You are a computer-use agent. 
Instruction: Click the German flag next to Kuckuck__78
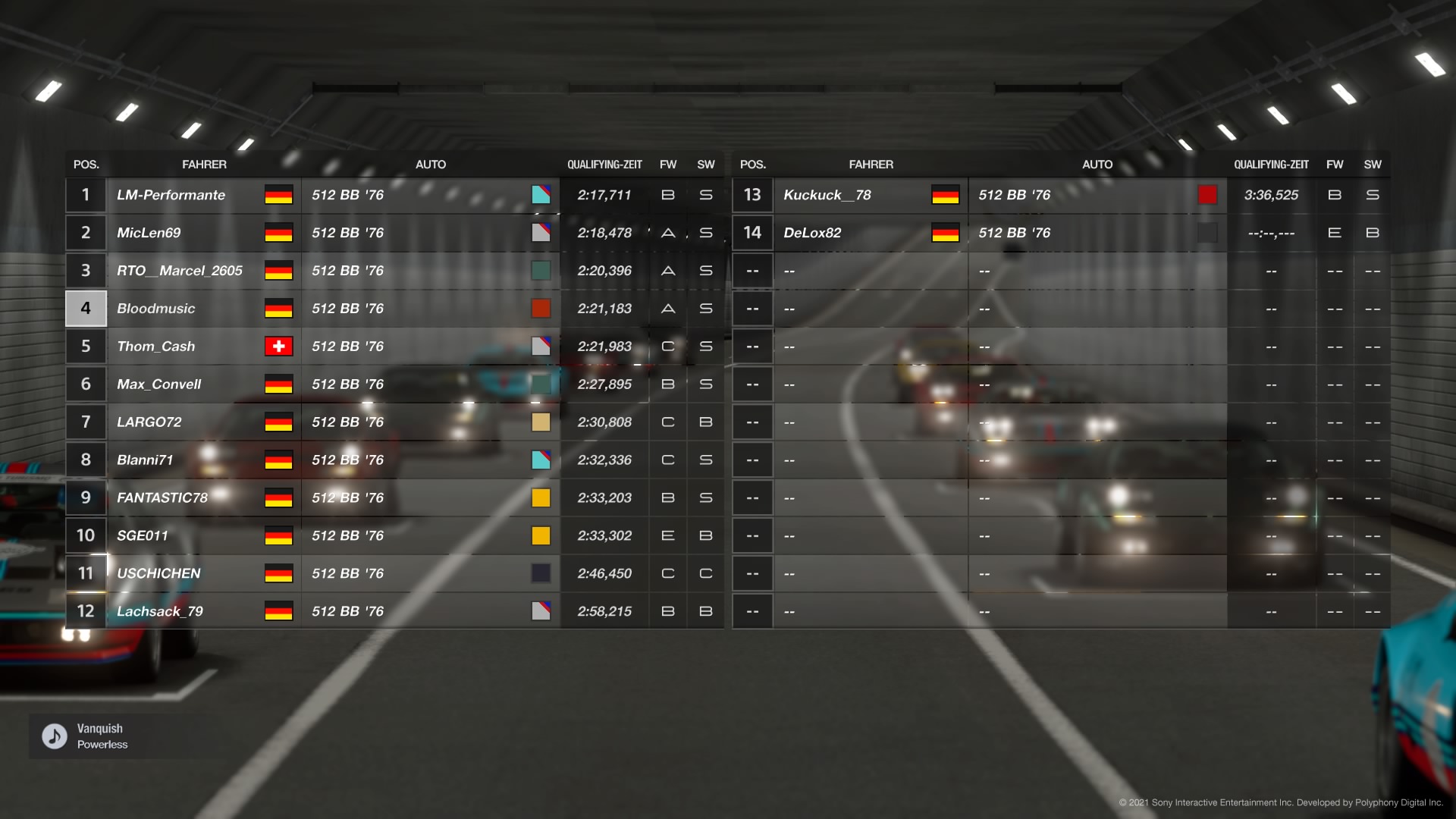click(x=947, y=195)
